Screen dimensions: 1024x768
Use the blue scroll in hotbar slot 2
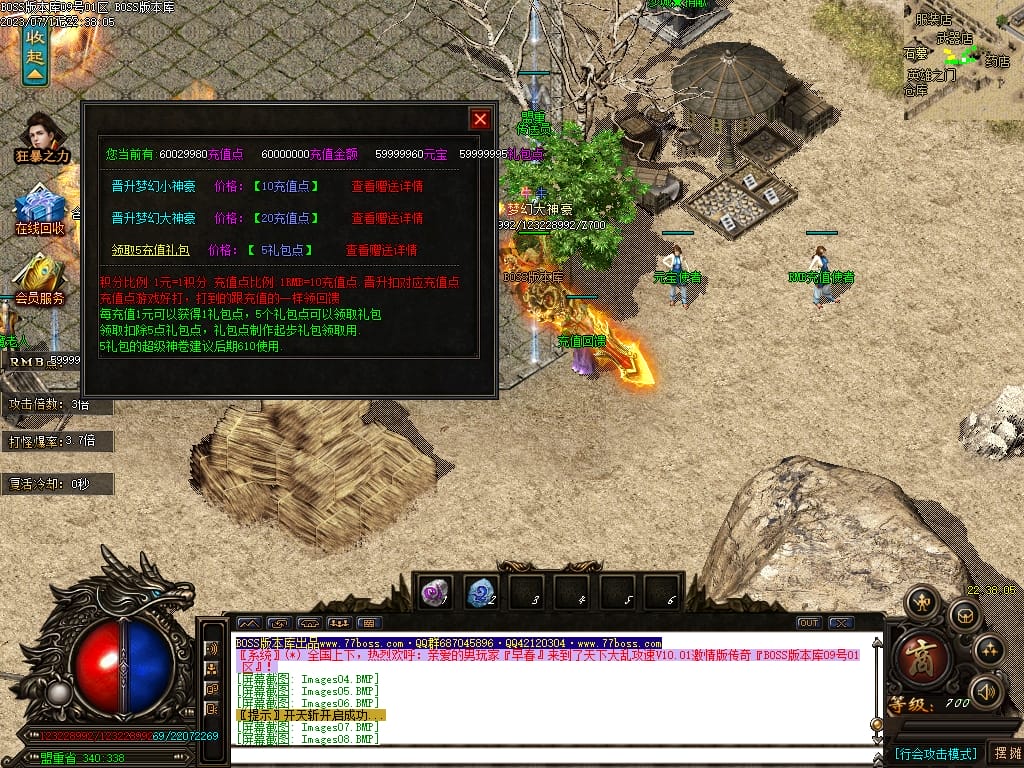(x=481, y=592)
